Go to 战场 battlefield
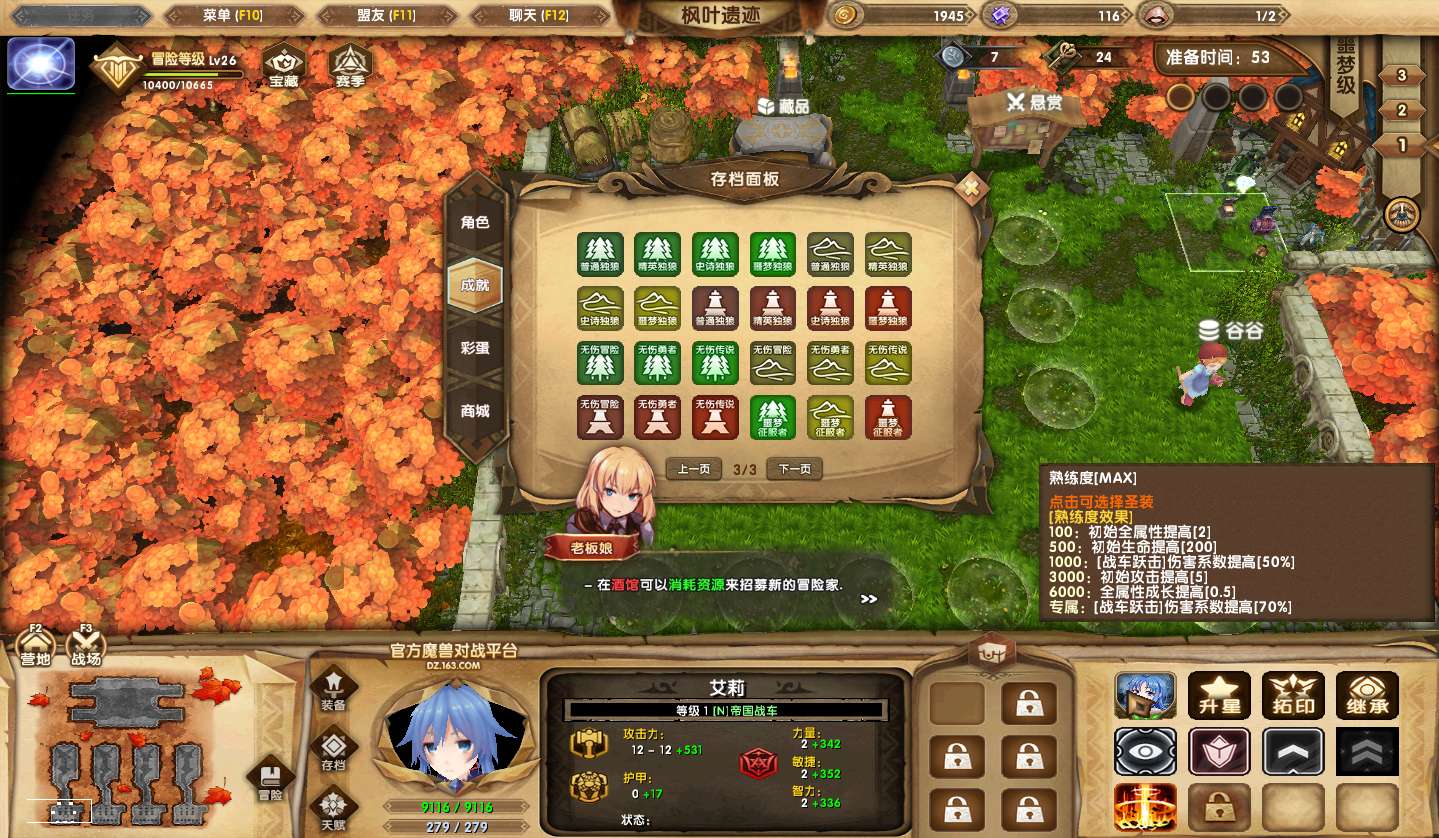The image size is (1439, 838). [x=86, y=648]
